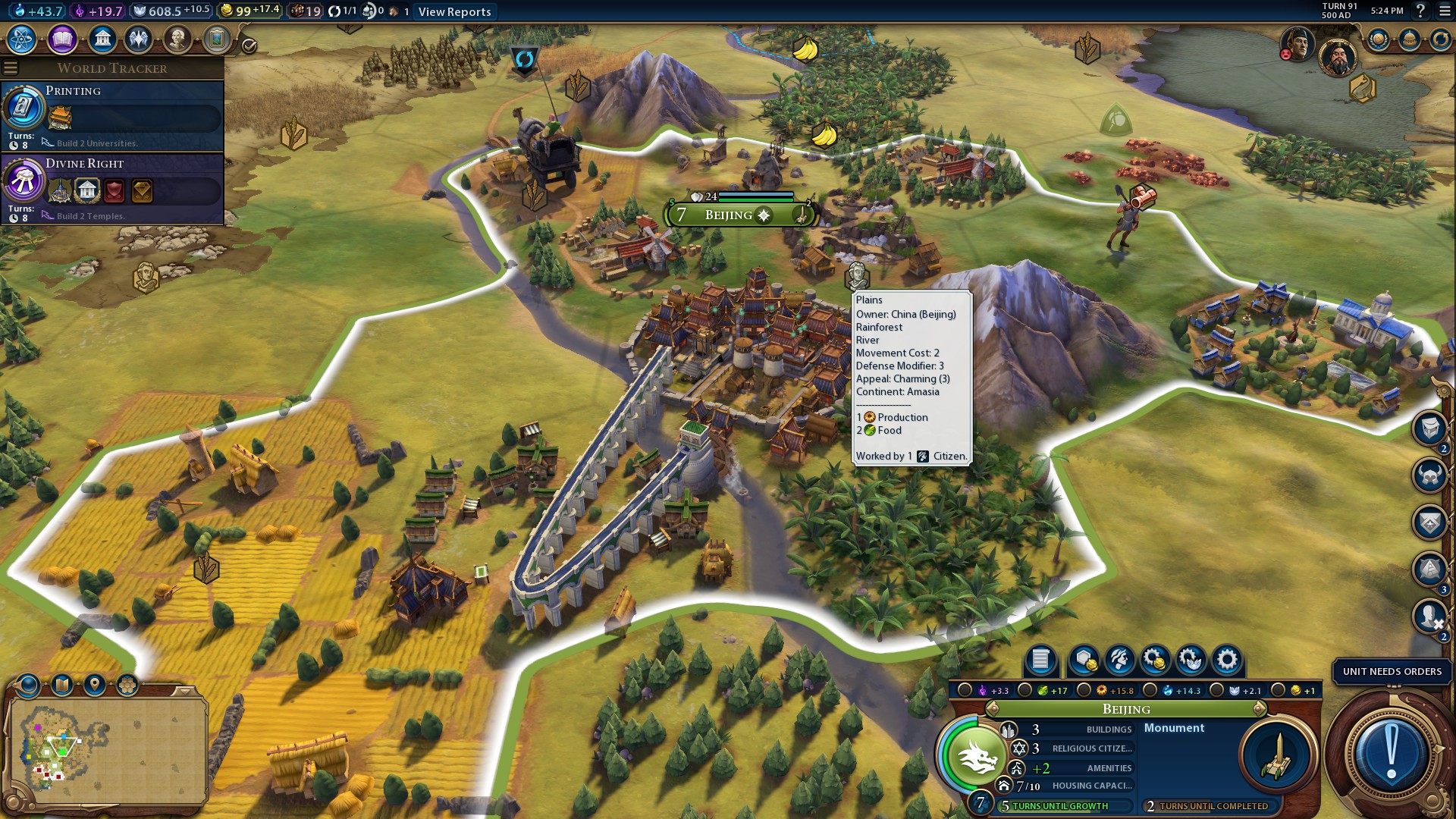Open View Reports at the top bar
This screenshot has width=1456, height=819.
[x=453, y=12]
